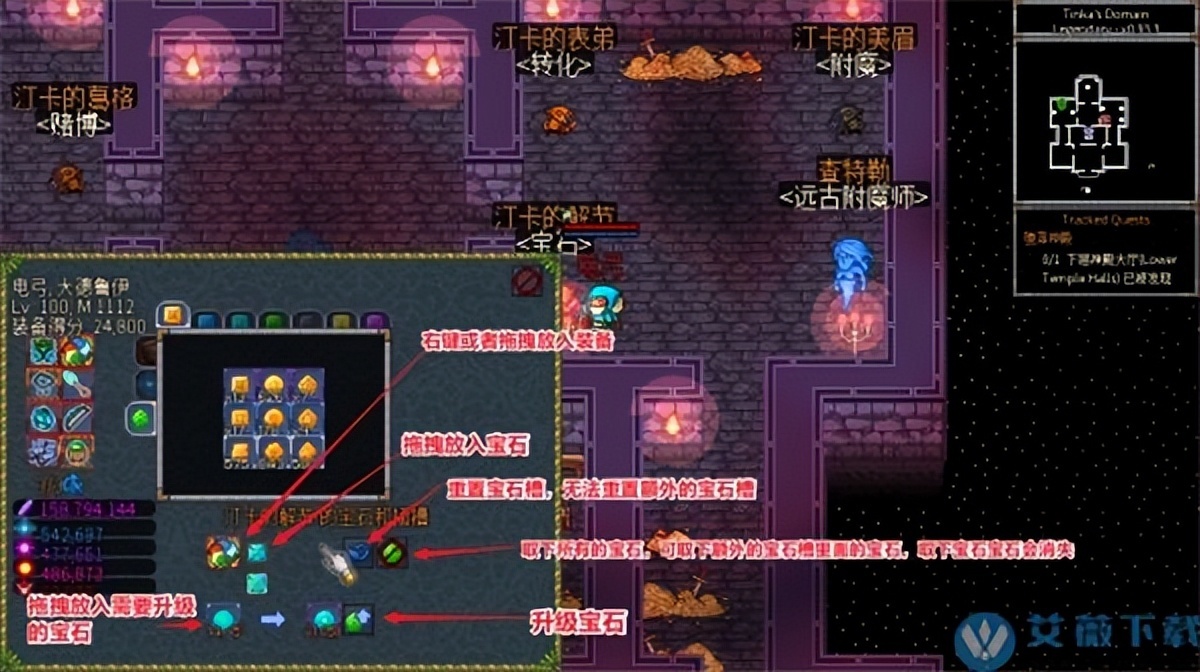Open the green inventory tab
The image size is (1200, 672).
tap(273, 321)
